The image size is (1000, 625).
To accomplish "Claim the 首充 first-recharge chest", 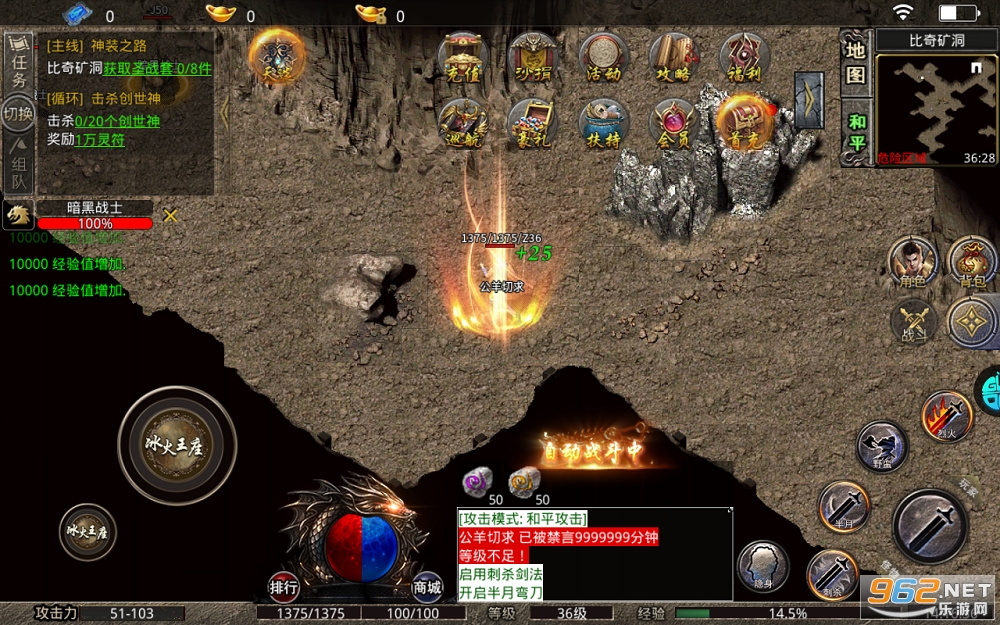I will tap(745, 124).
